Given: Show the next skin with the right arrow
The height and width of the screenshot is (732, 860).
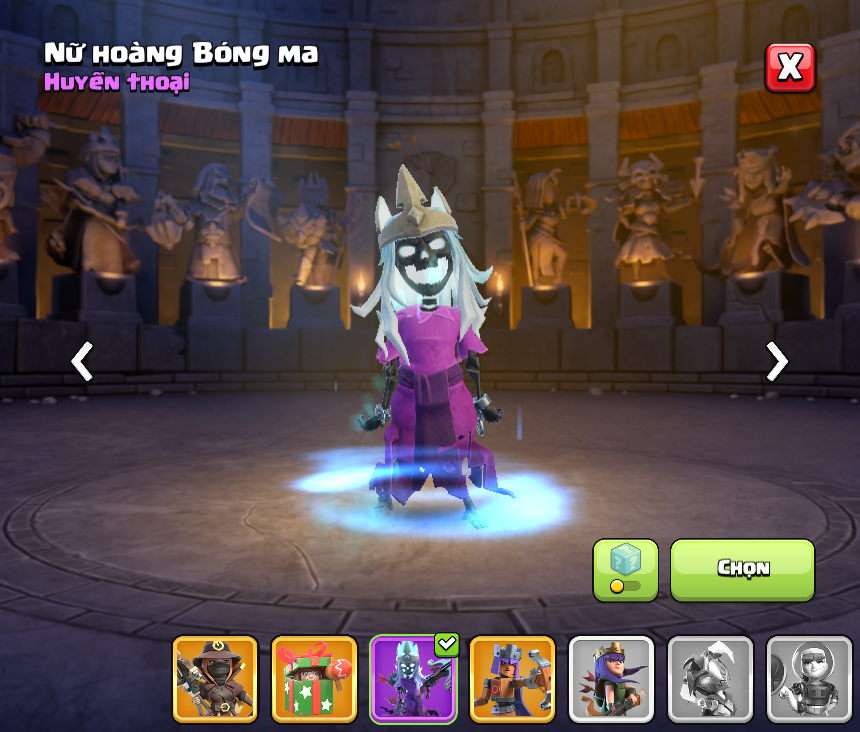Looking at the screenshot, I should point(776,361).
